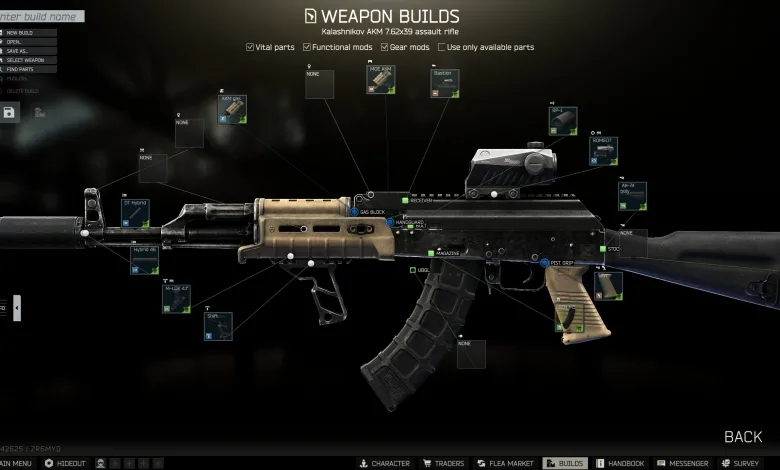
Task: Go back with the BACK button
Action: coord(743,437)
